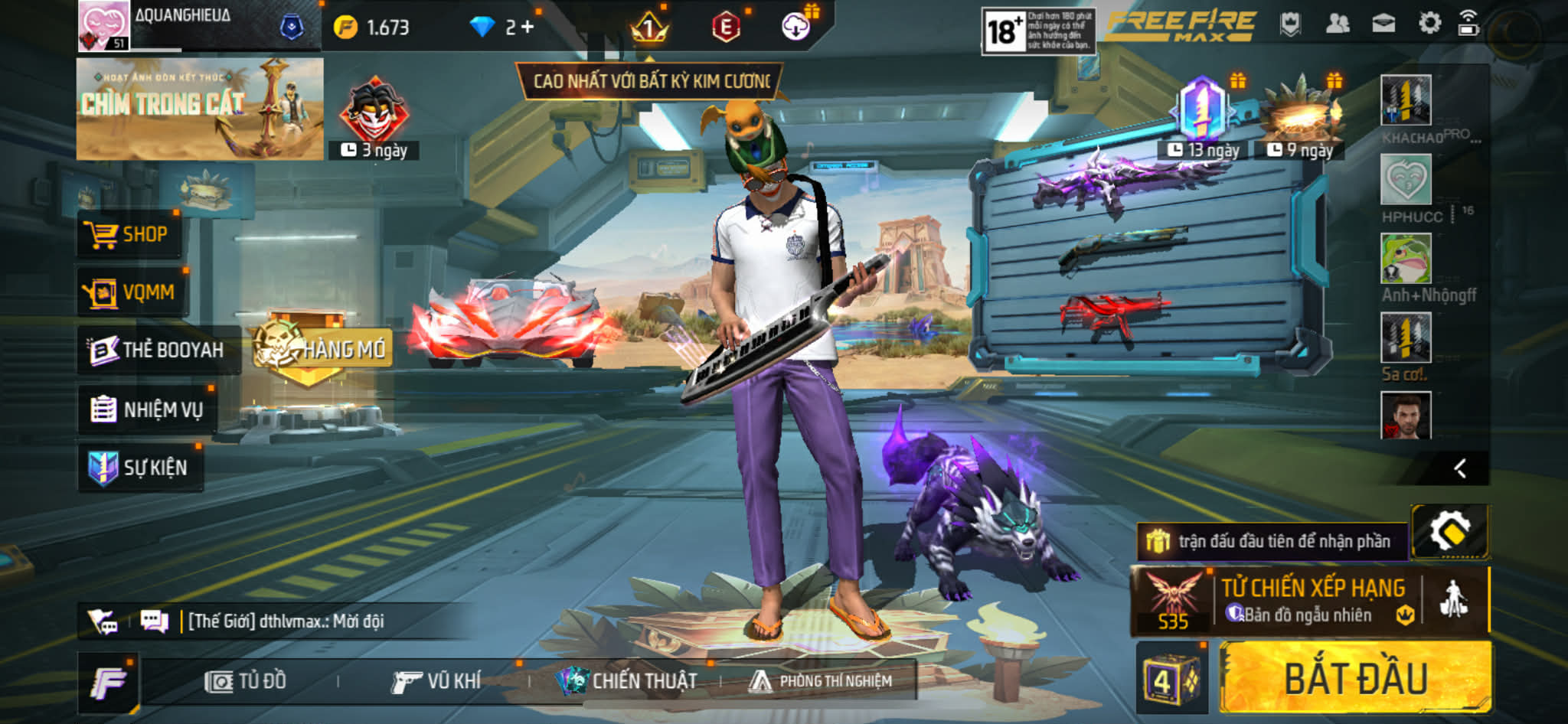Collapse the friends list with the arrow
The image size is (1568, 724).
coord(1459,468)
